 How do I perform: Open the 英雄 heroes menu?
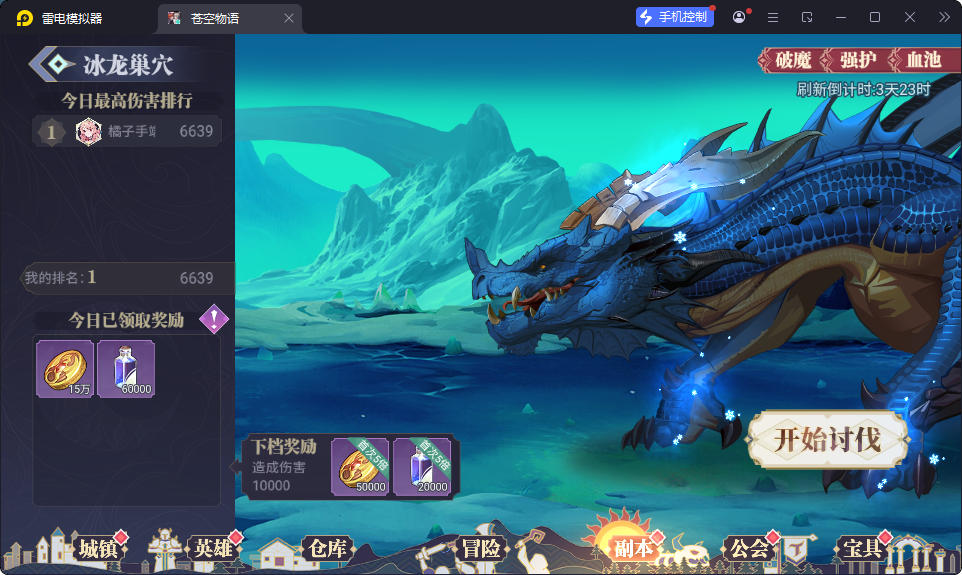(211, 548)
